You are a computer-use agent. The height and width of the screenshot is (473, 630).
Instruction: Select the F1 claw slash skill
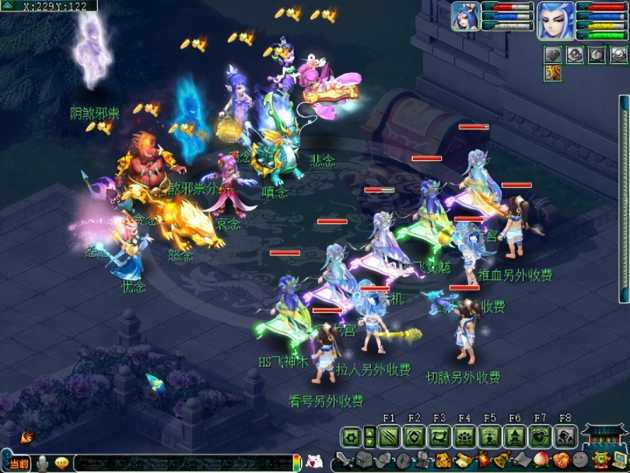click(x=389, y=437)
